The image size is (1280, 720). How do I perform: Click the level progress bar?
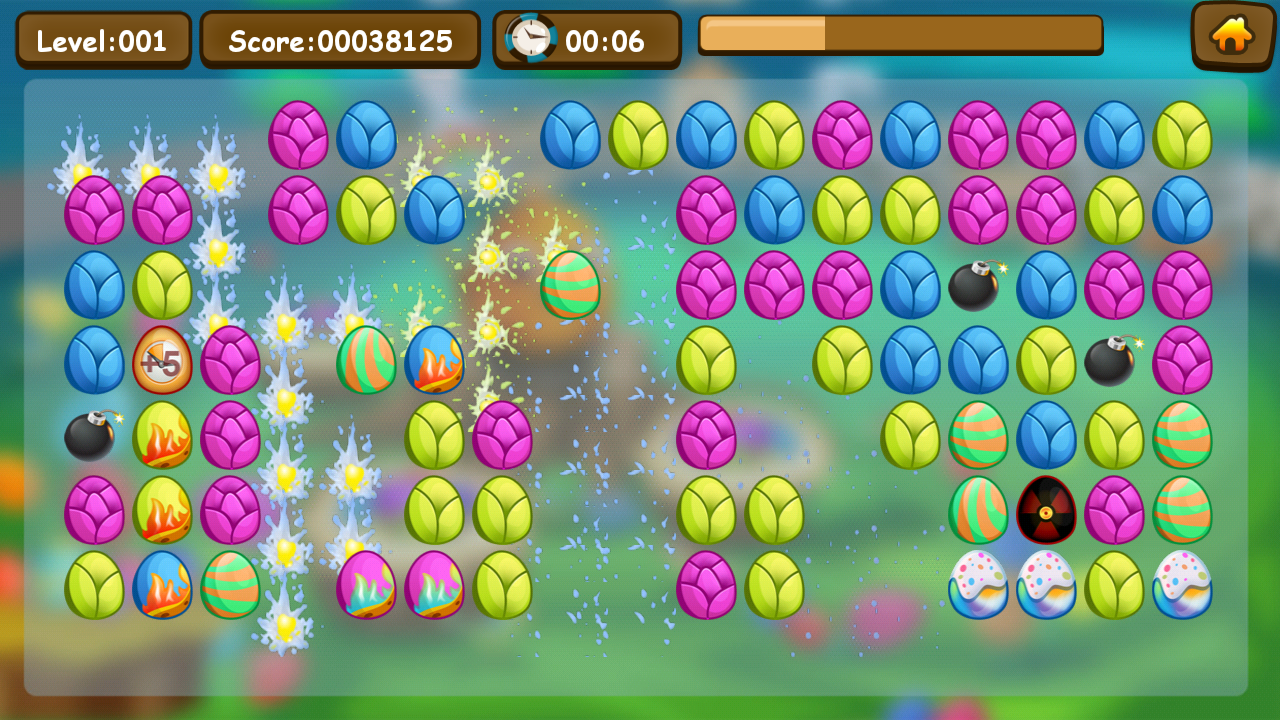[x=901, y=35]
